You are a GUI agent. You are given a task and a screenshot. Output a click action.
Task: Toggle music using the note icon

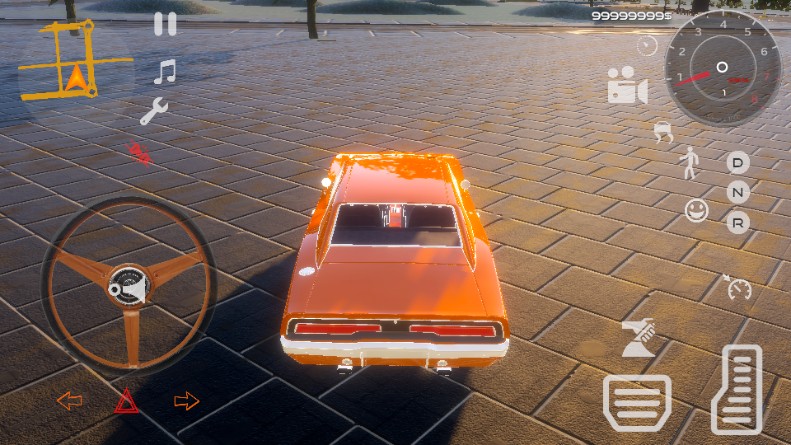tap(165, 71)
